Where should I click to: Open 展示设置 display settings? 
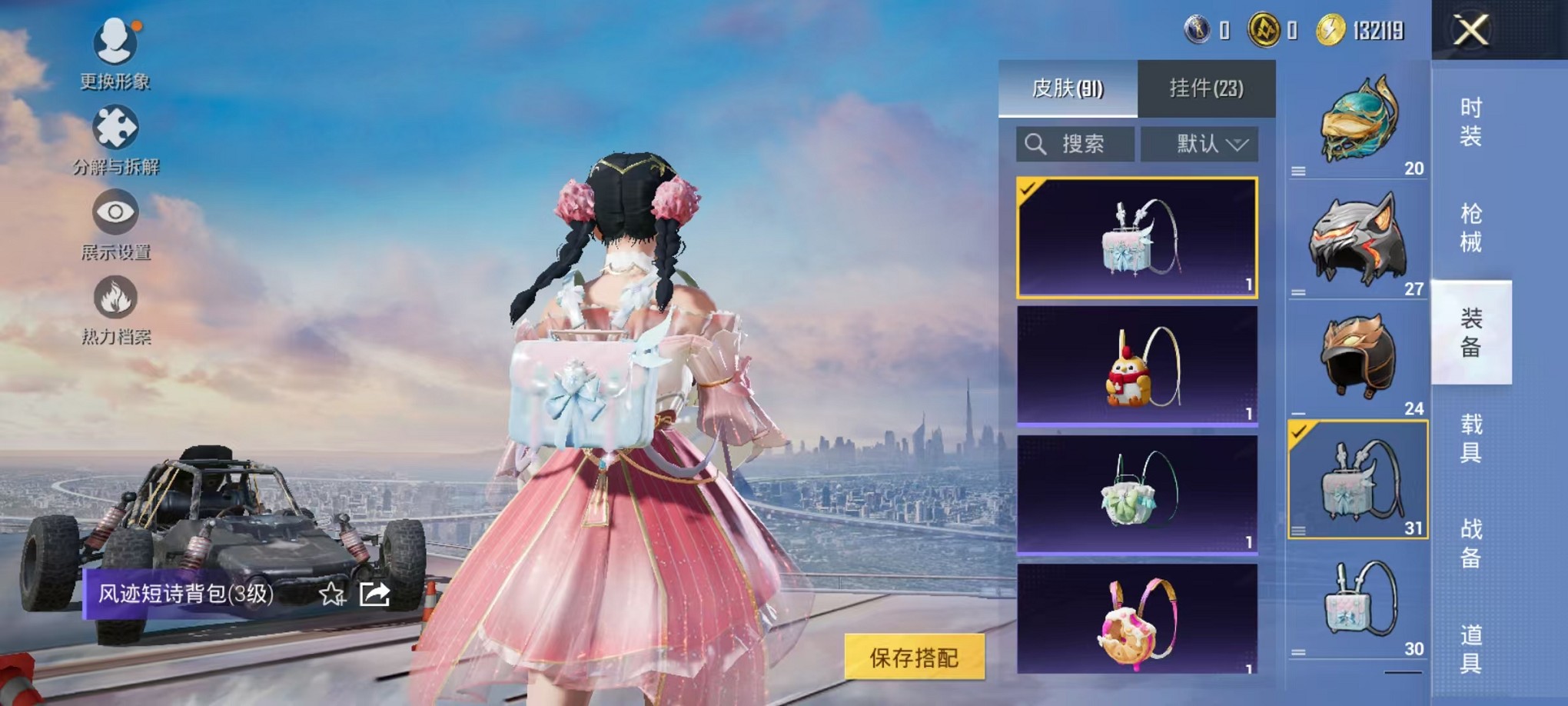pyautogui.click(x=114, y=228)
